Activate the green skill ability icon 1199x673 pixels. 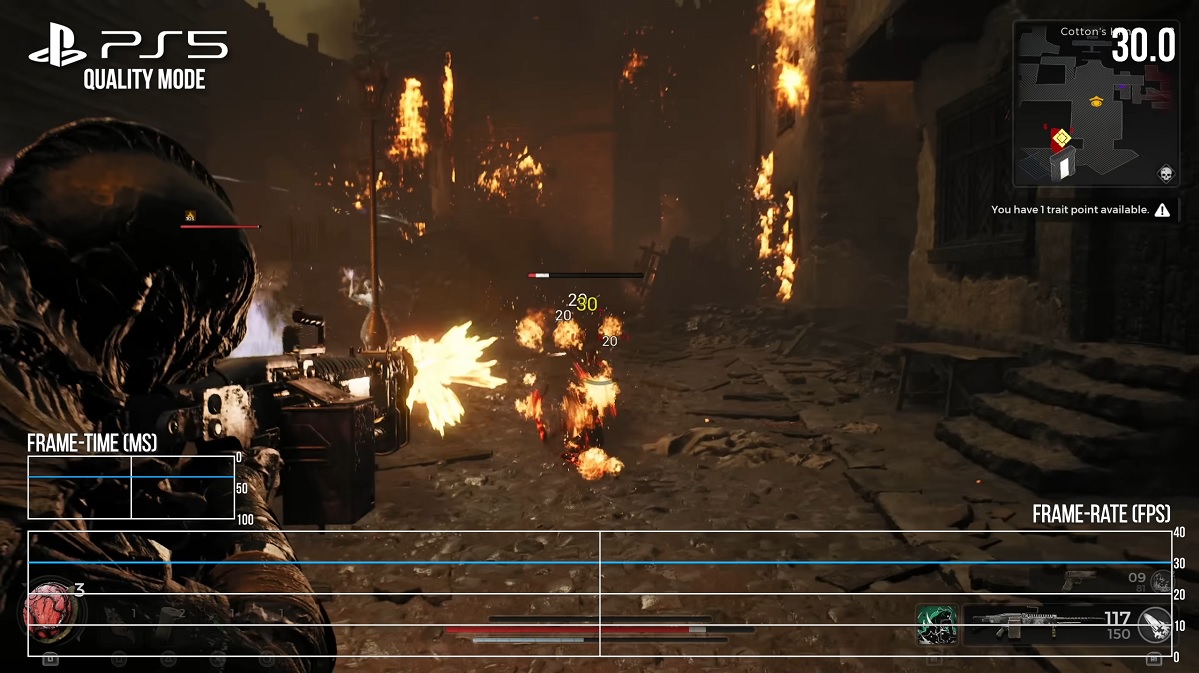point(937,625)
